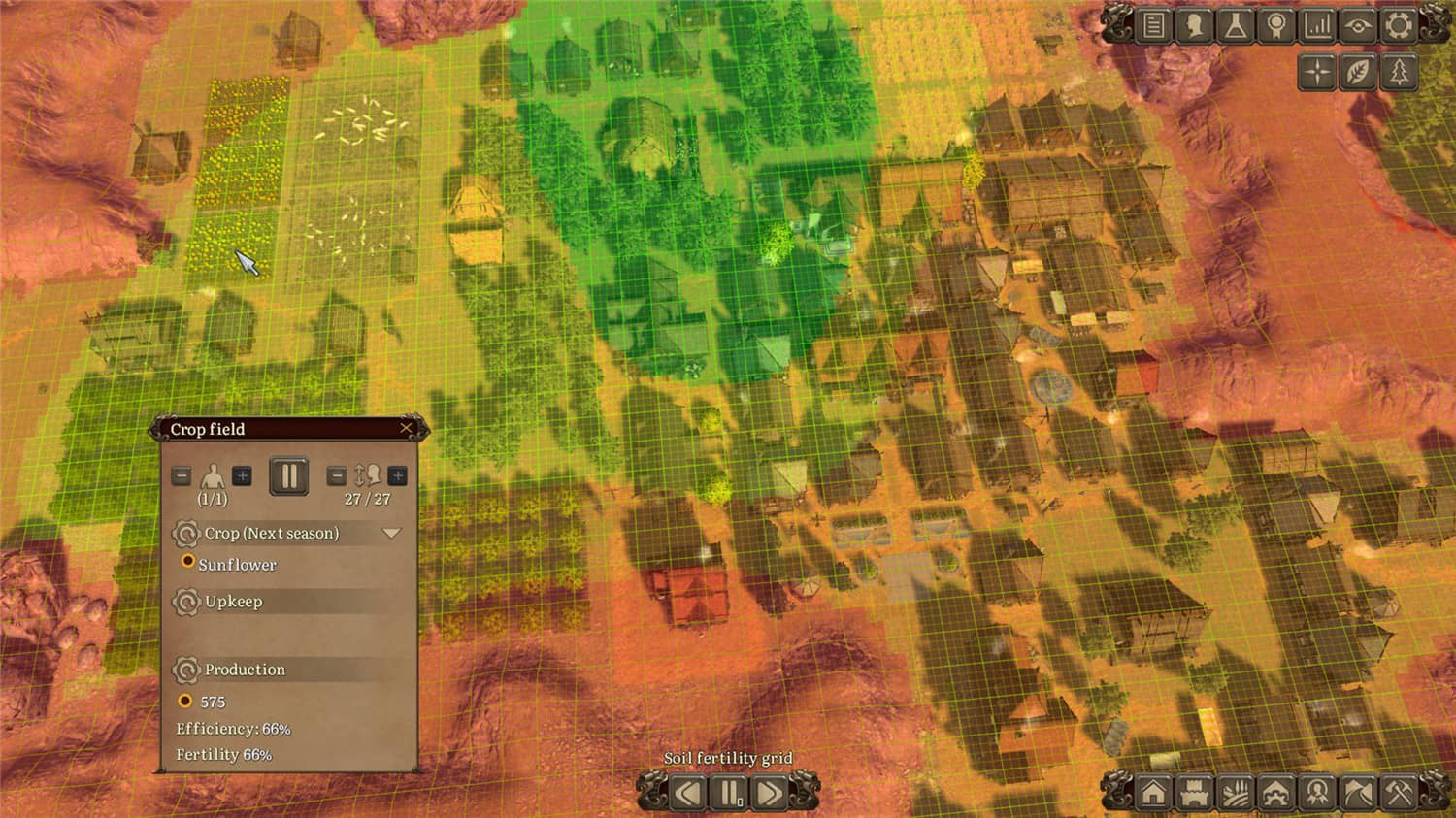The height and width of the screenshot is (818, 1456).
Task: Toggle the leaf overlay view
Action: [x=1358, y=71]
